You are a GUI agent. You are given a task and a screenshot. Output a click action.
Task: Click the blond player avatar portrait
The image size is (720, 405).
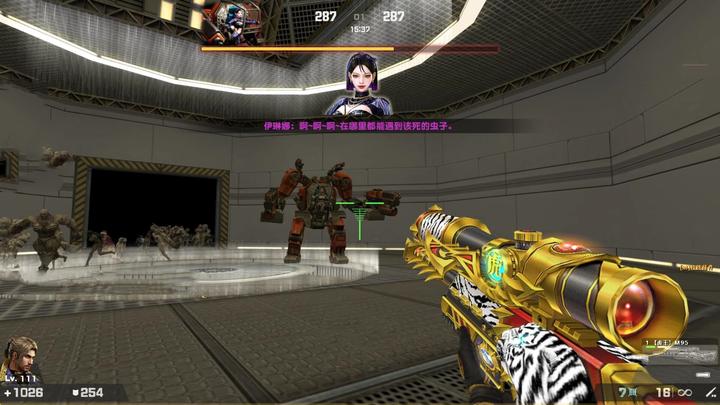tap(20, 355)
